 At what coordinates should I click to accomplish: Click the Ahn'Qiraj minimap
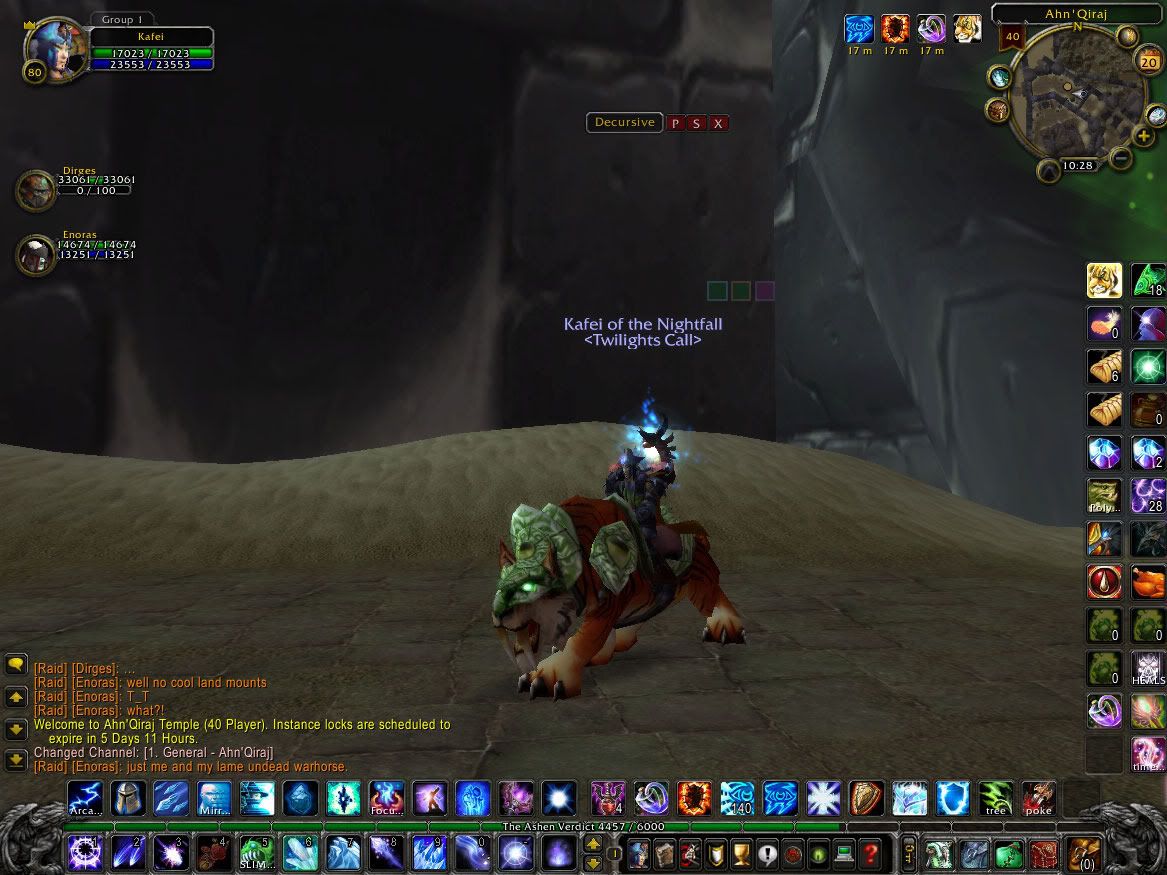pyautogui.click(x=1076, y=95)
